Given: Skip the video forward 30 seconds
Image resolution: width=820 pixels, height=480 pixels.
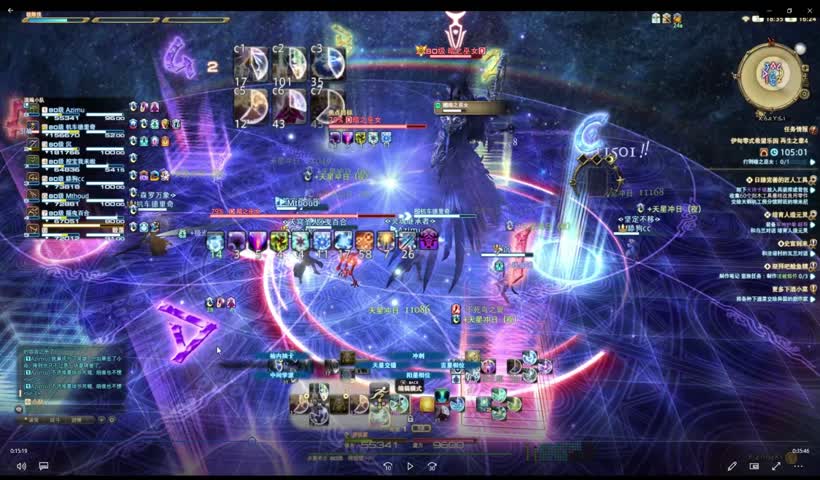Looking at the screenshot, I should 432,466.
